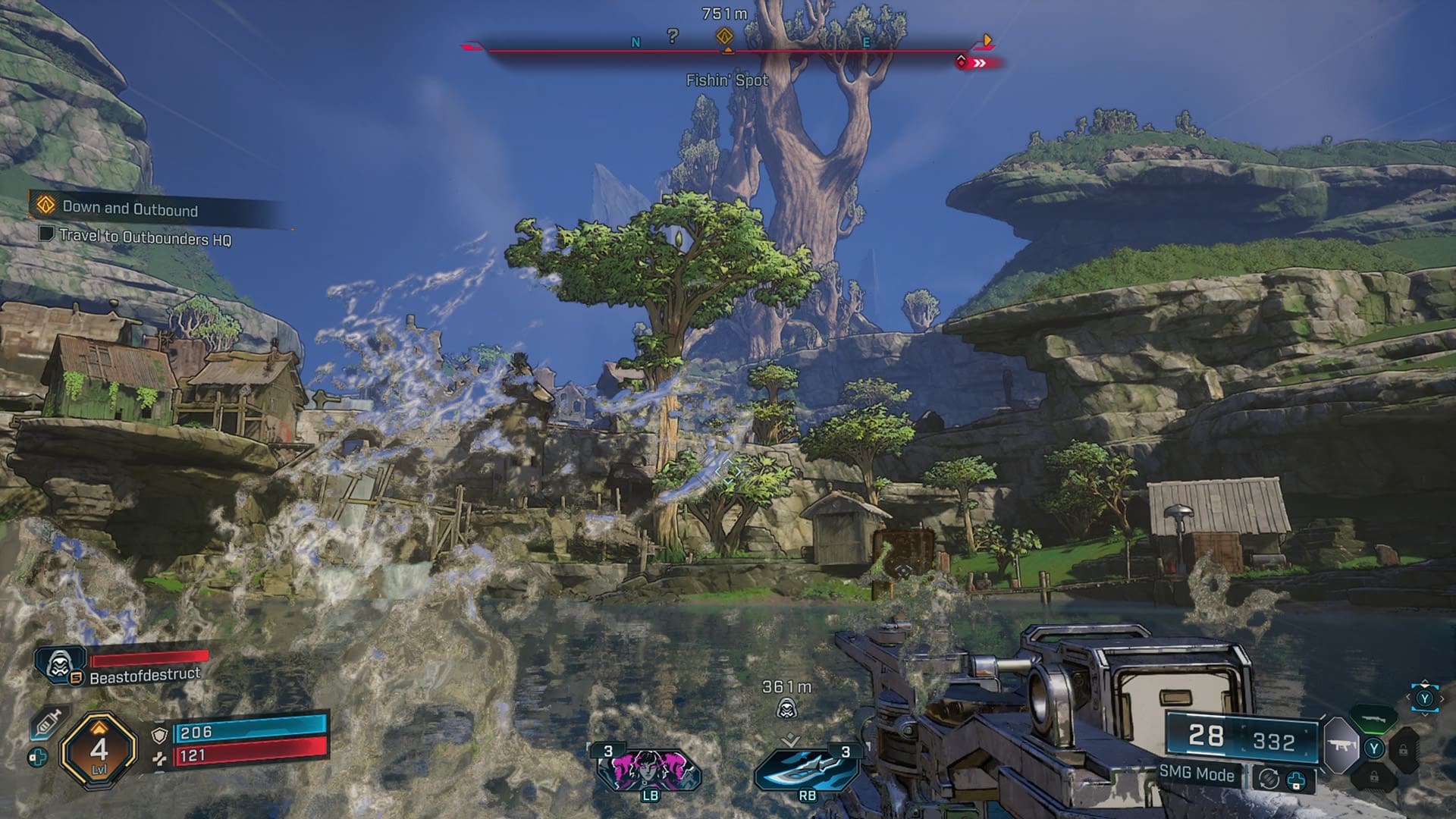Select the Travel to Outbounders HQ objective

[x=144, y=237]
